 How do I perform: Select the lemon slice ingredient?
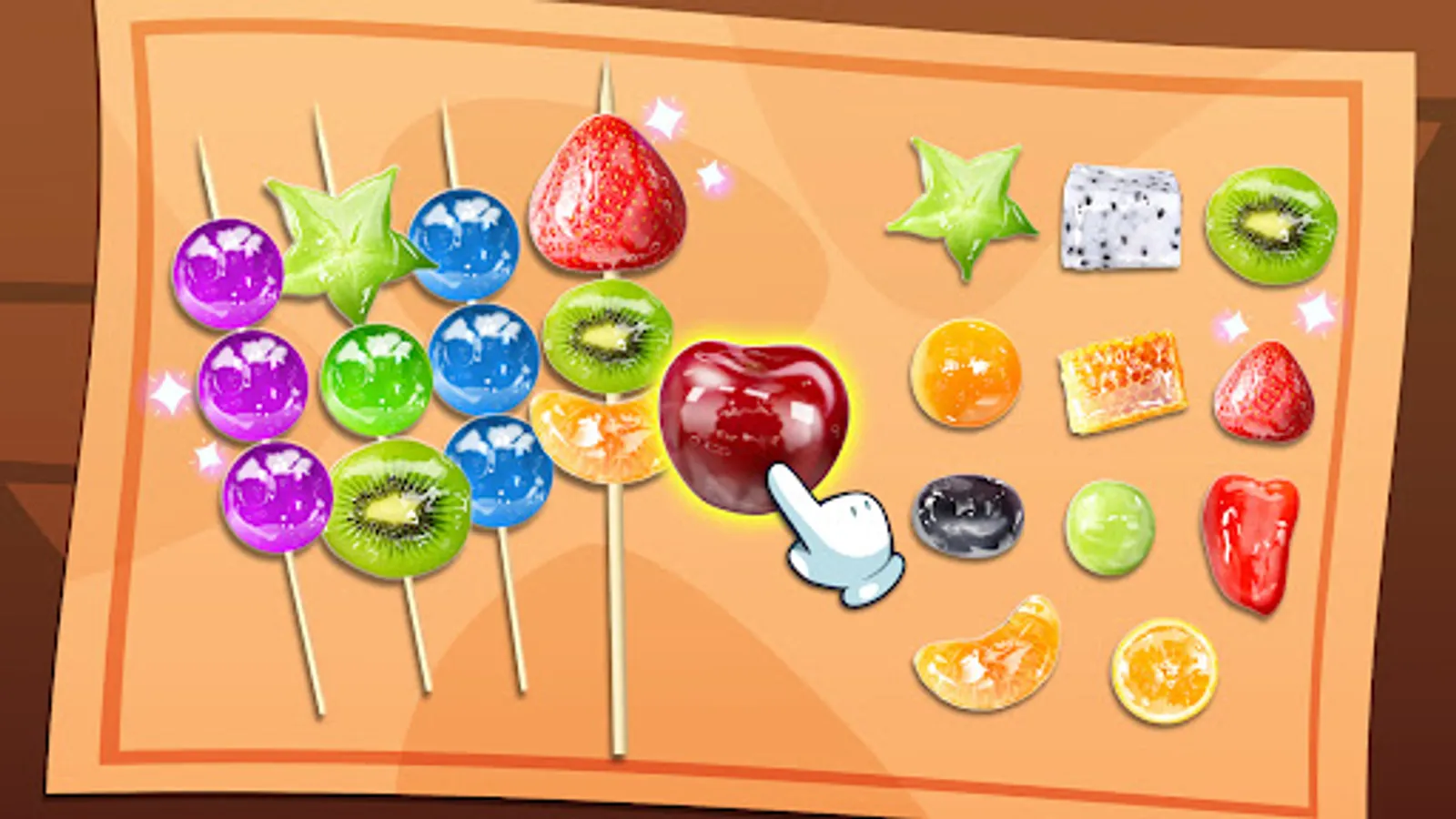click(x=1162, y=669)
